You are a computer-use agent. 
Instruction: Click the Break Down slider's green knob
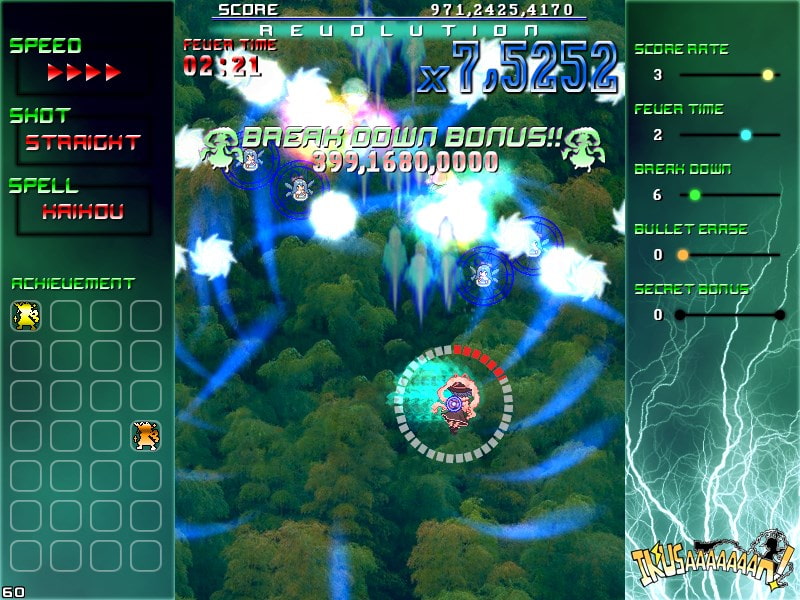(695, 195)
